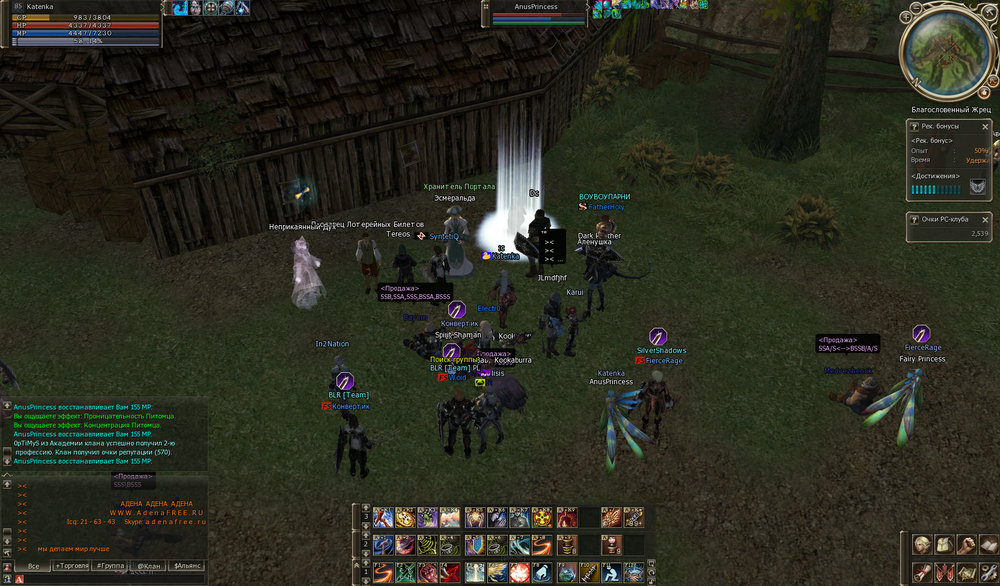Open help for Рек. бонусы panel

click(914, 127)
